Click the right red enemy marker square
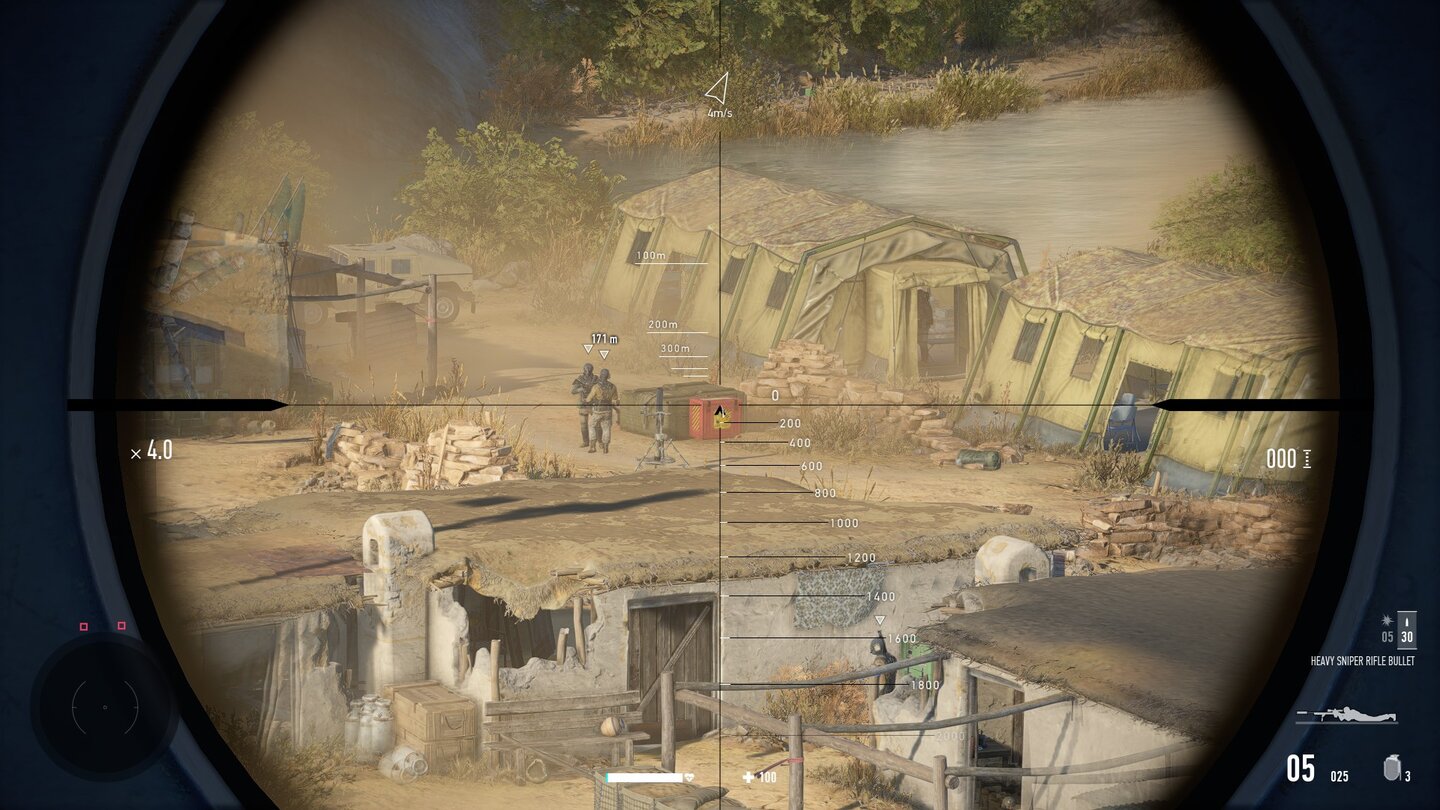 121,626
